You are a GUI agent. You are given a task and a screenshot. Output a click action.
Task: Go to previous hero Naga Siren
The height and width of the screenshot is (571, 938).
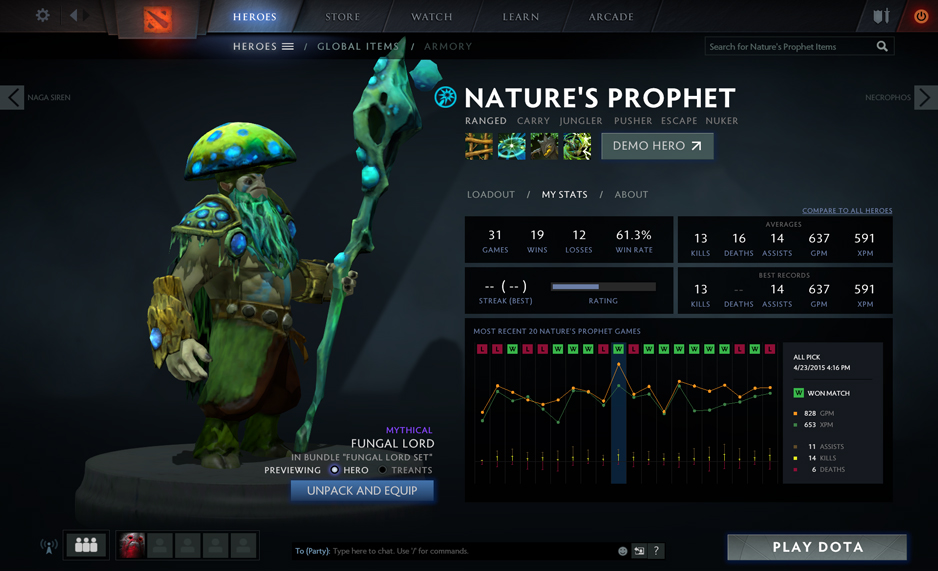pyautogui.click(x=13, y=97)
